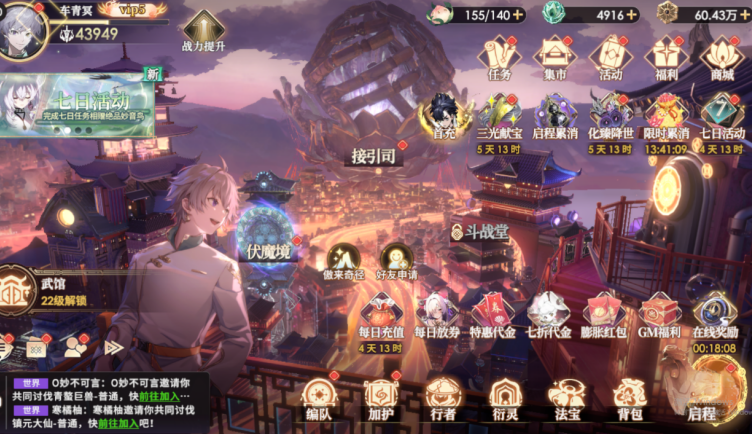Tap the 战力提升 power-up arrow

coord(203,32)
